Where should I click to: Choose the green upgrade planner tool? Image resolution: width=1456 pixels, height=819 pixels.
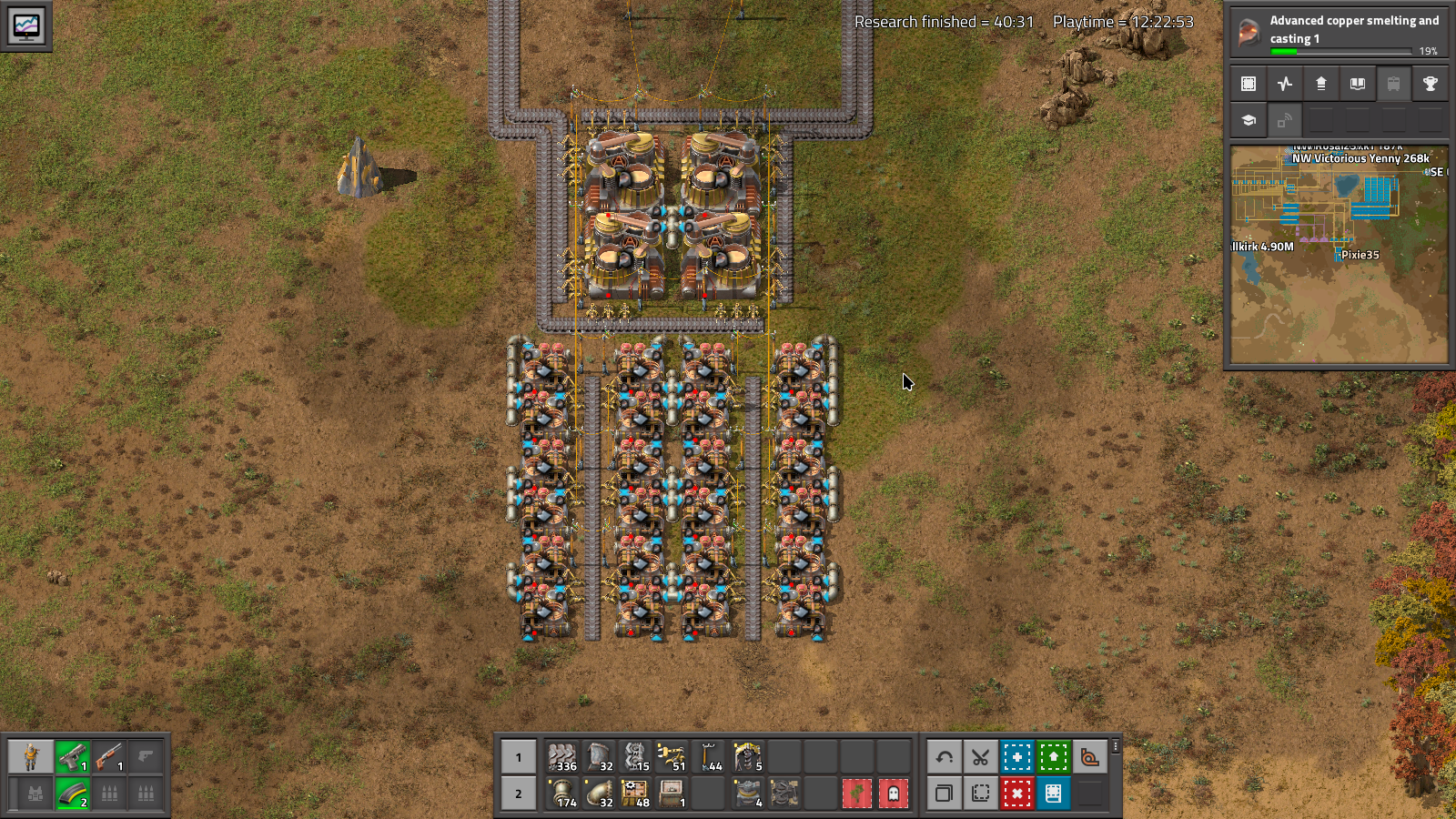click(x=1053, y=756)
